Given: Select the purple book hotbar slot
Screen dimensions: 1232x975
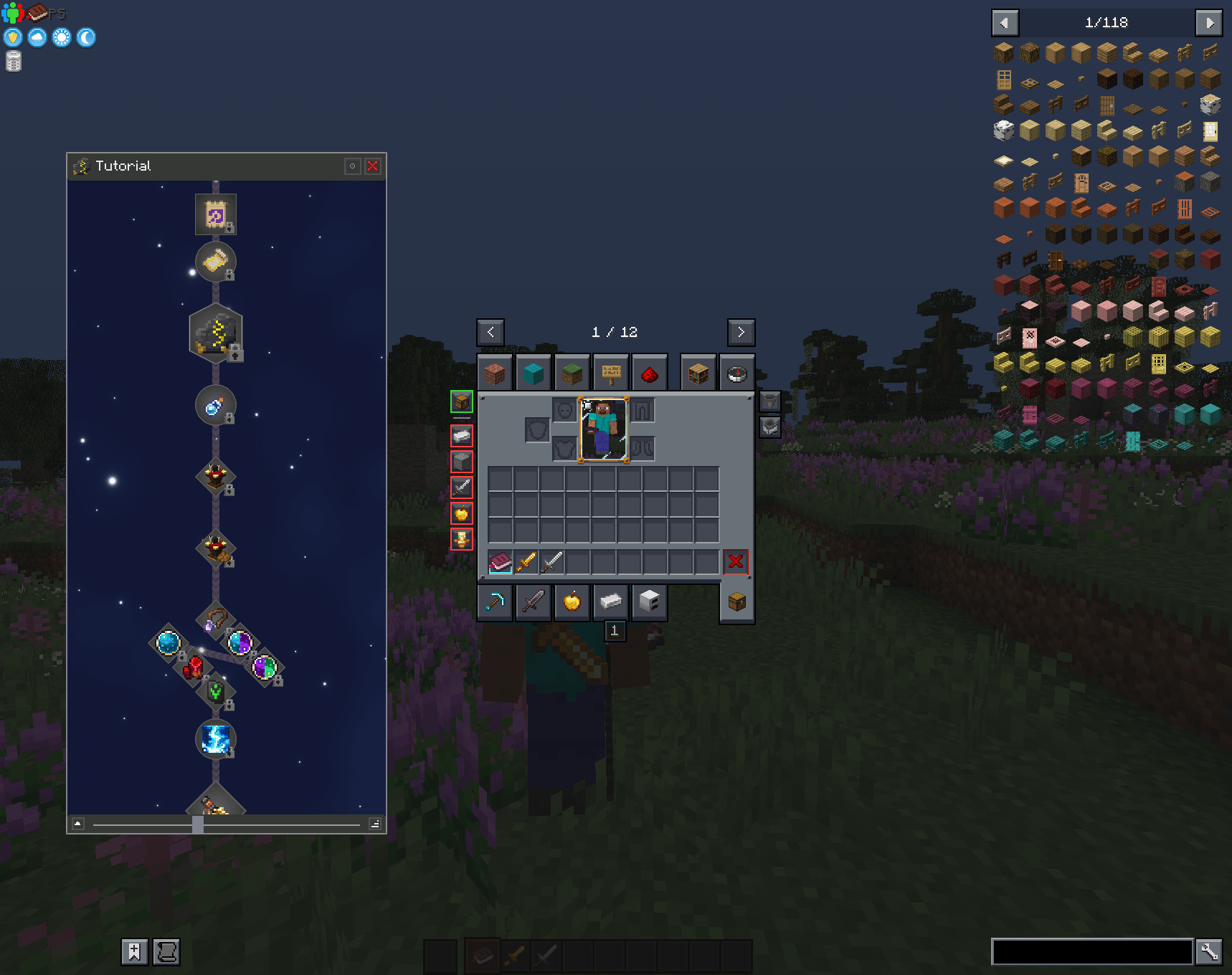Looking at the screenshot, I should (501, 562).
